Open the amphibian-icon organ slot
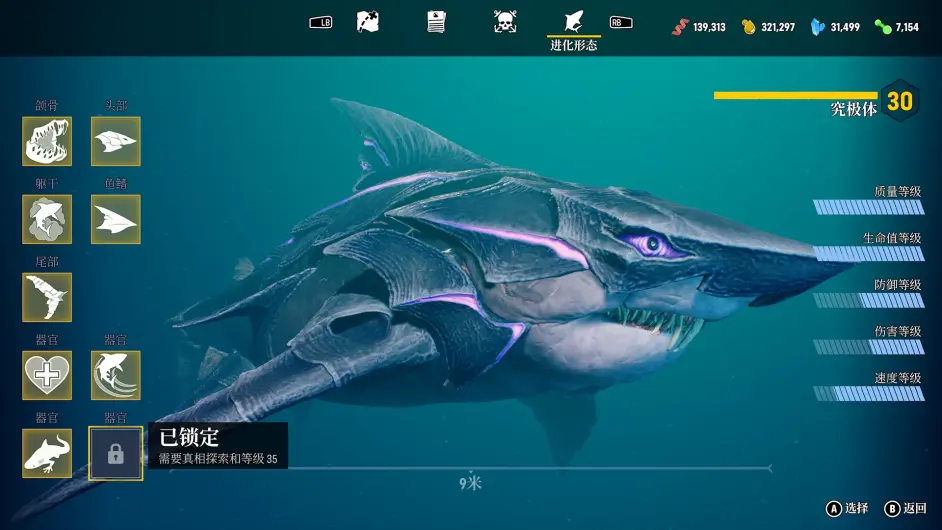Viewport: 942px width, 530px height. click(47, 453)
